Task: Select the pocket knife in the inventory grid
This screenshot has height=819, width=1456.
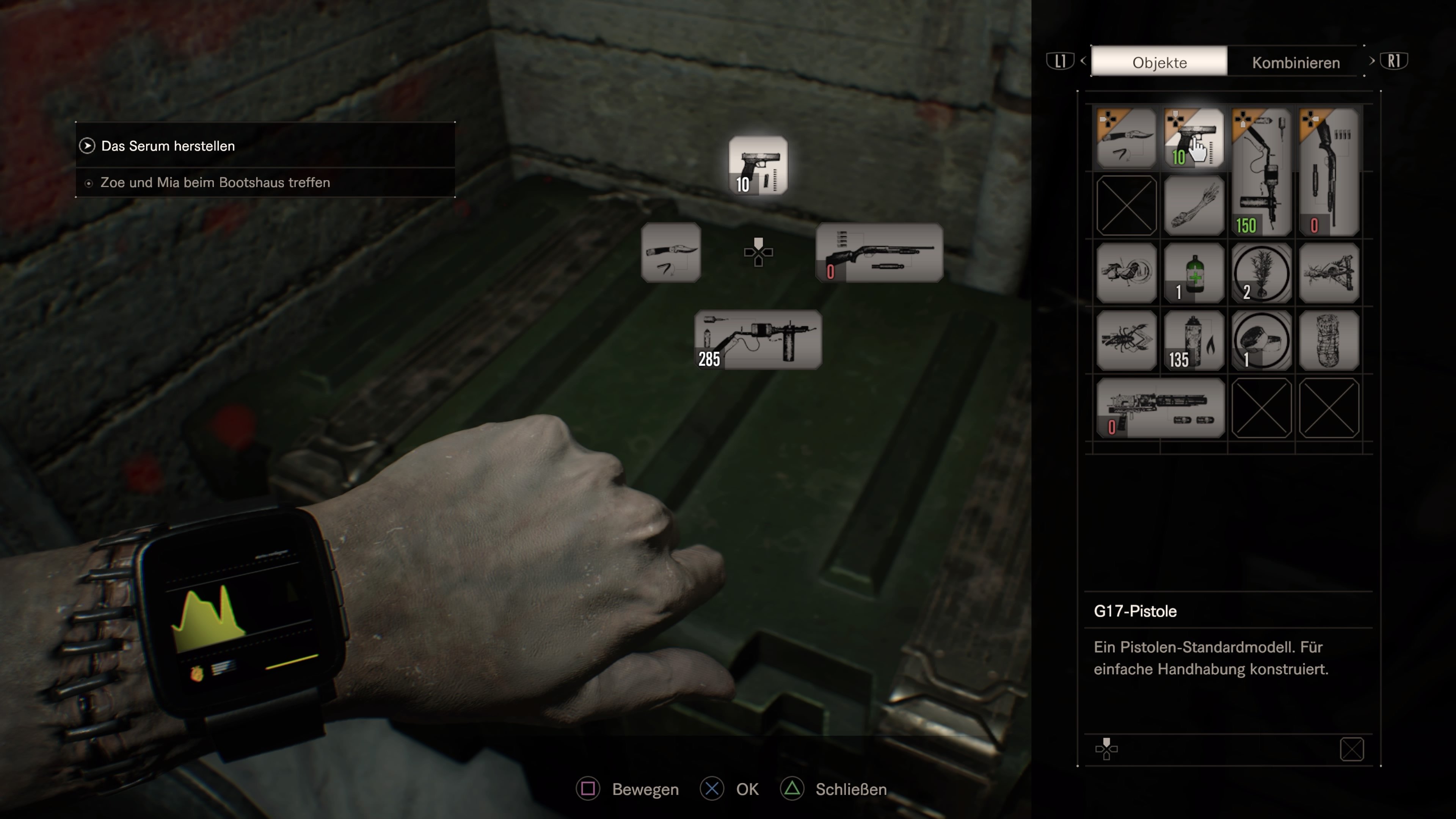Action: [1126, 137]
